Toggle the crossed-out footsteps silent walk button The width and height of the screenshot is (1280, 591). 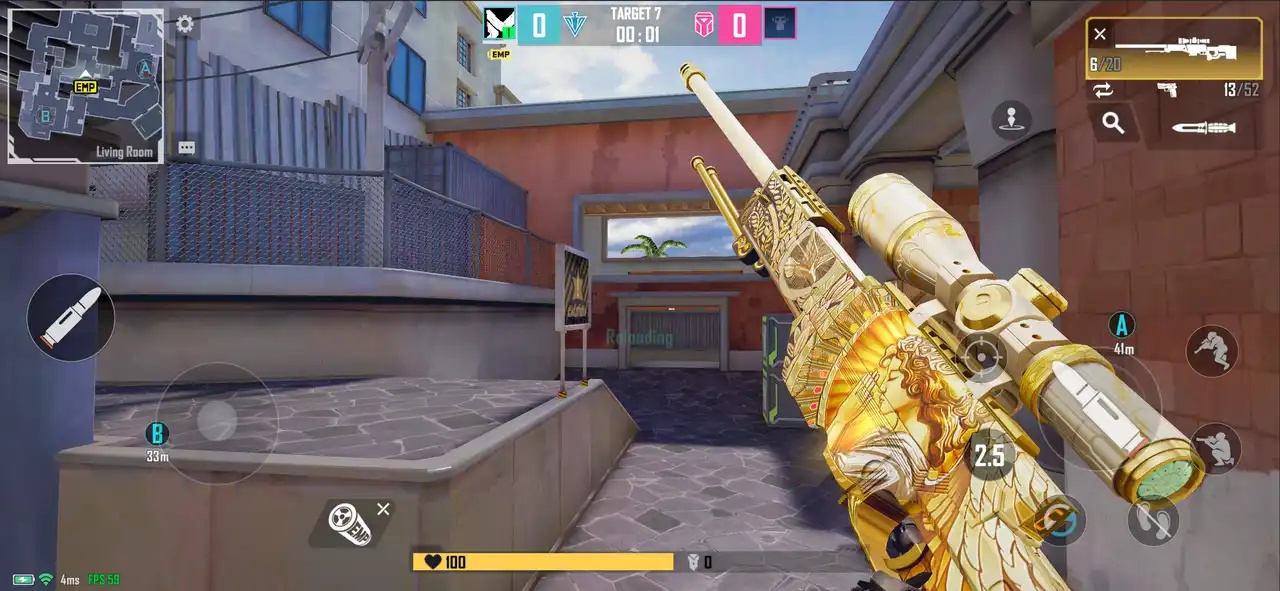point(1153,521)
